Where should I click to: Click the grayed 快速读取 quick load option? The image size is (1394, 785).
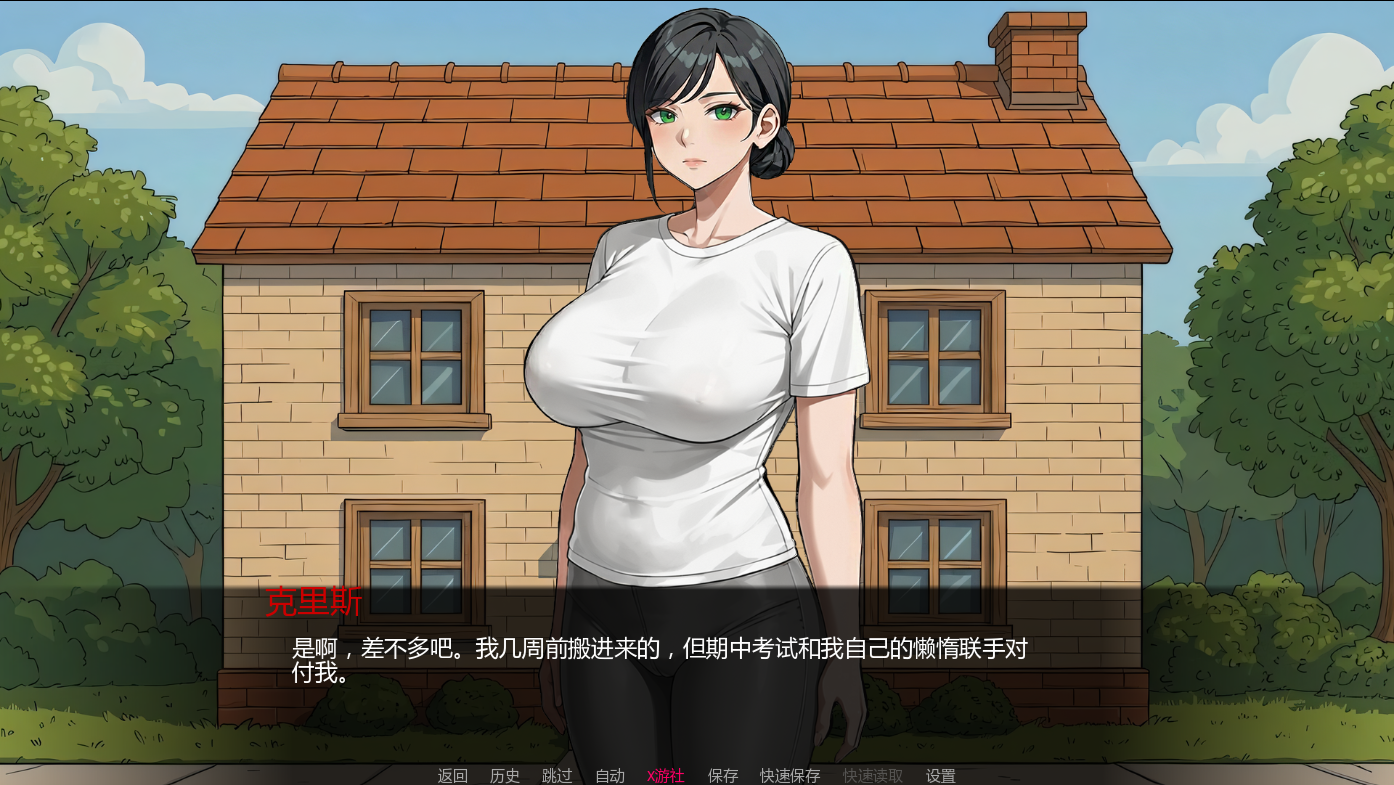872,774
